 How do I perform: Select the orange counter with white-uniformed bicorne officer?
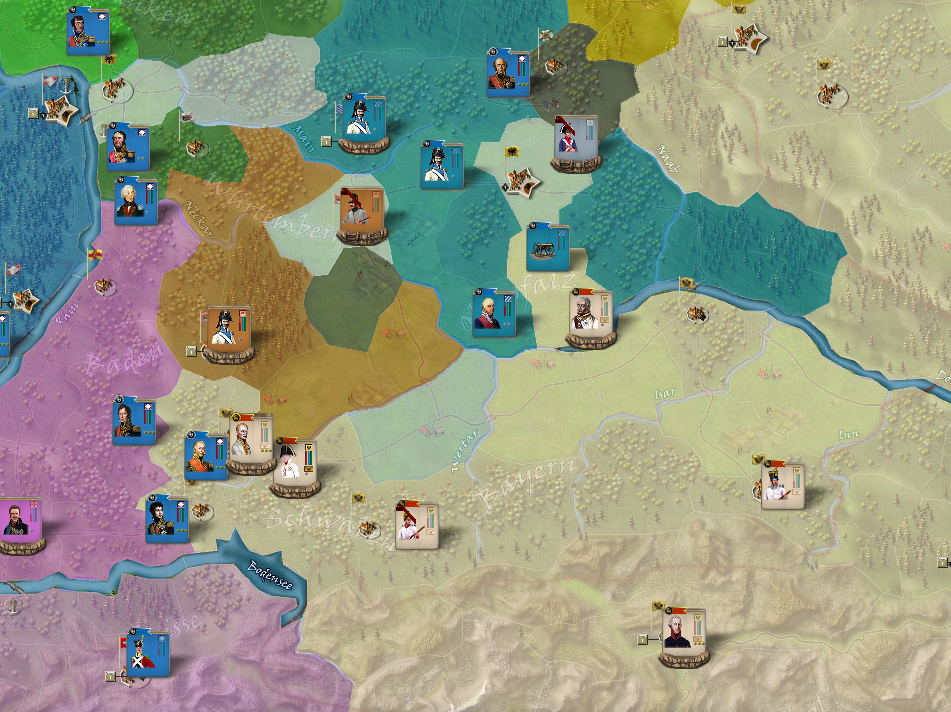pyautogui.click(x=227, y=331)
